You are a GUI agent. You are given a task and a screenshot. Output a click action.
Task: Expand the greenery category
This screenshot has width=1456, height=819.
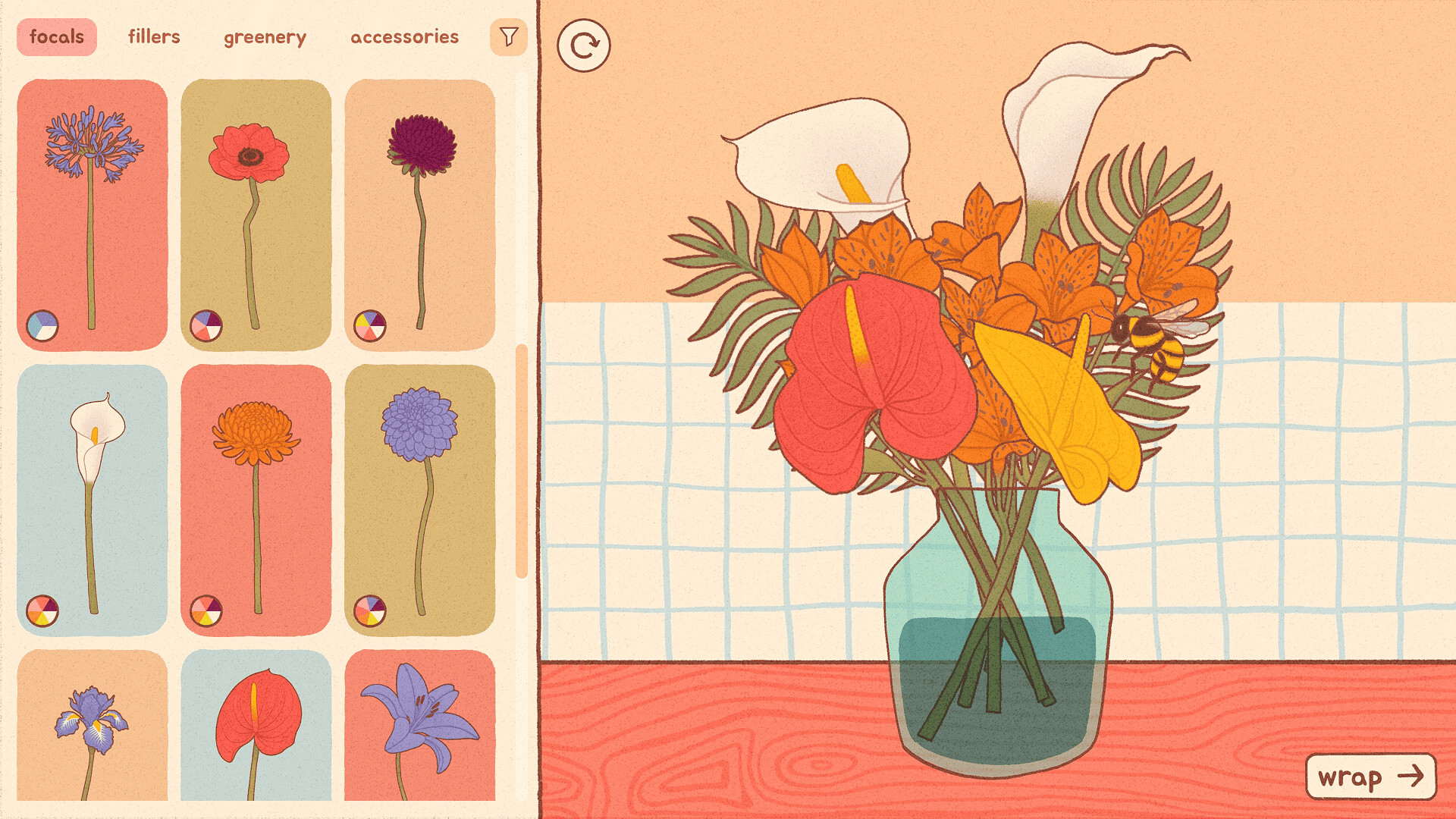point(266,36)
